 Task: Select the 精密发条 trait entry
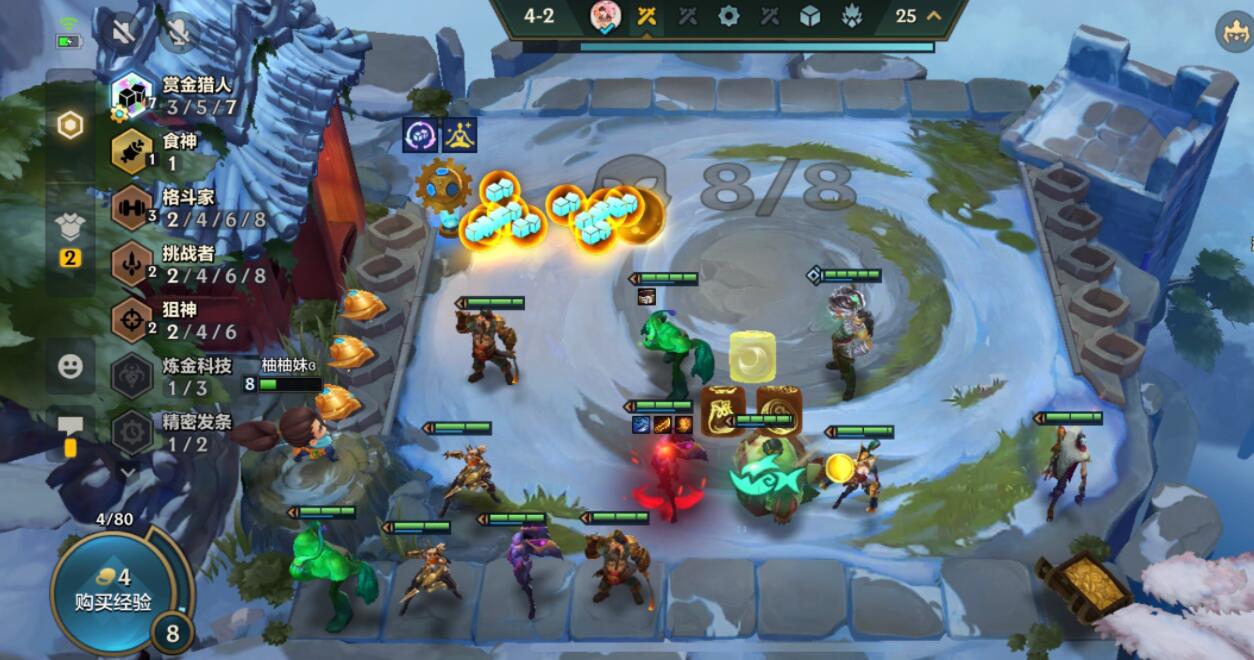coord(170,432)
